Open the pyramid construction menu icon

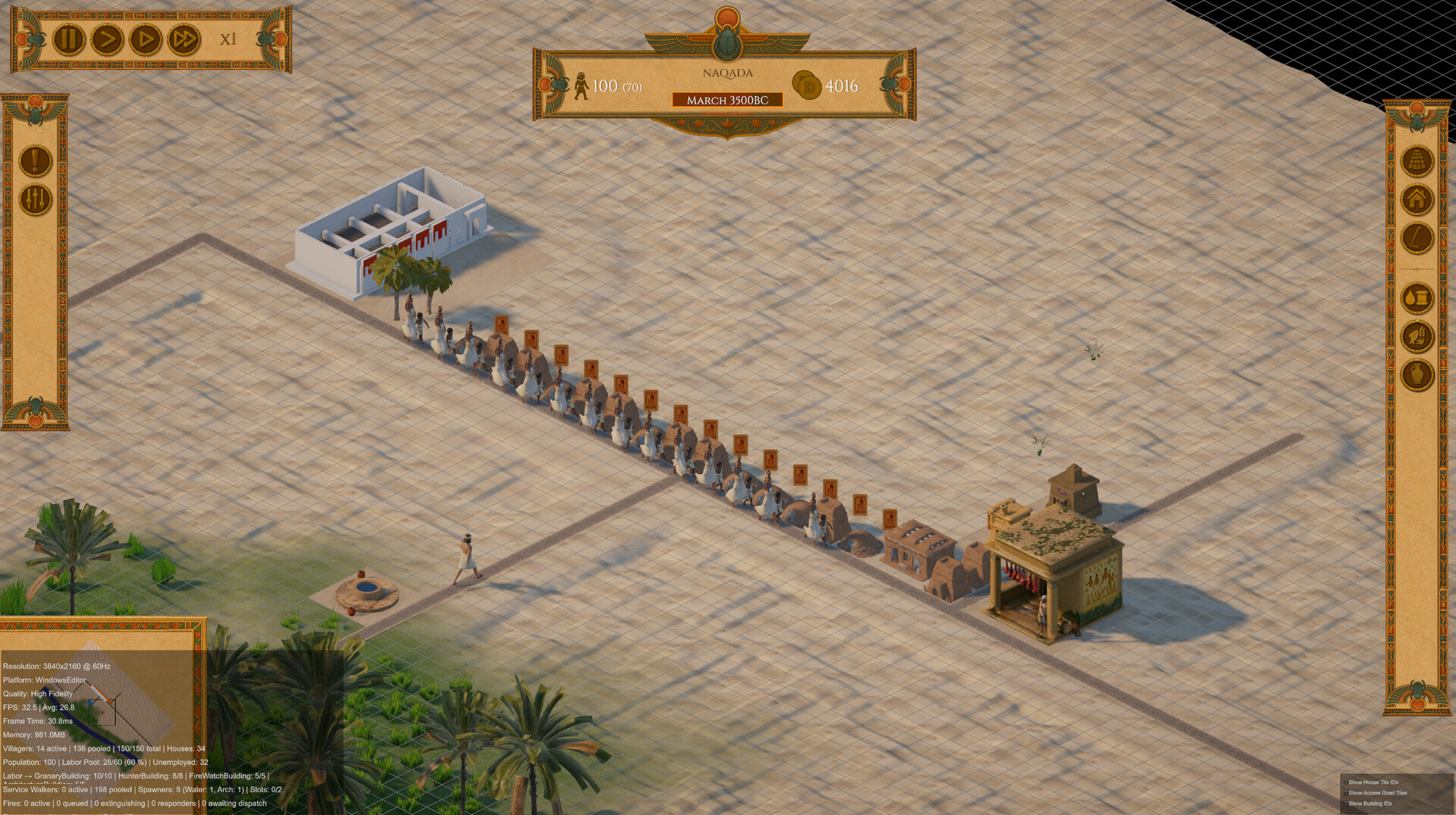[1416, 159]
